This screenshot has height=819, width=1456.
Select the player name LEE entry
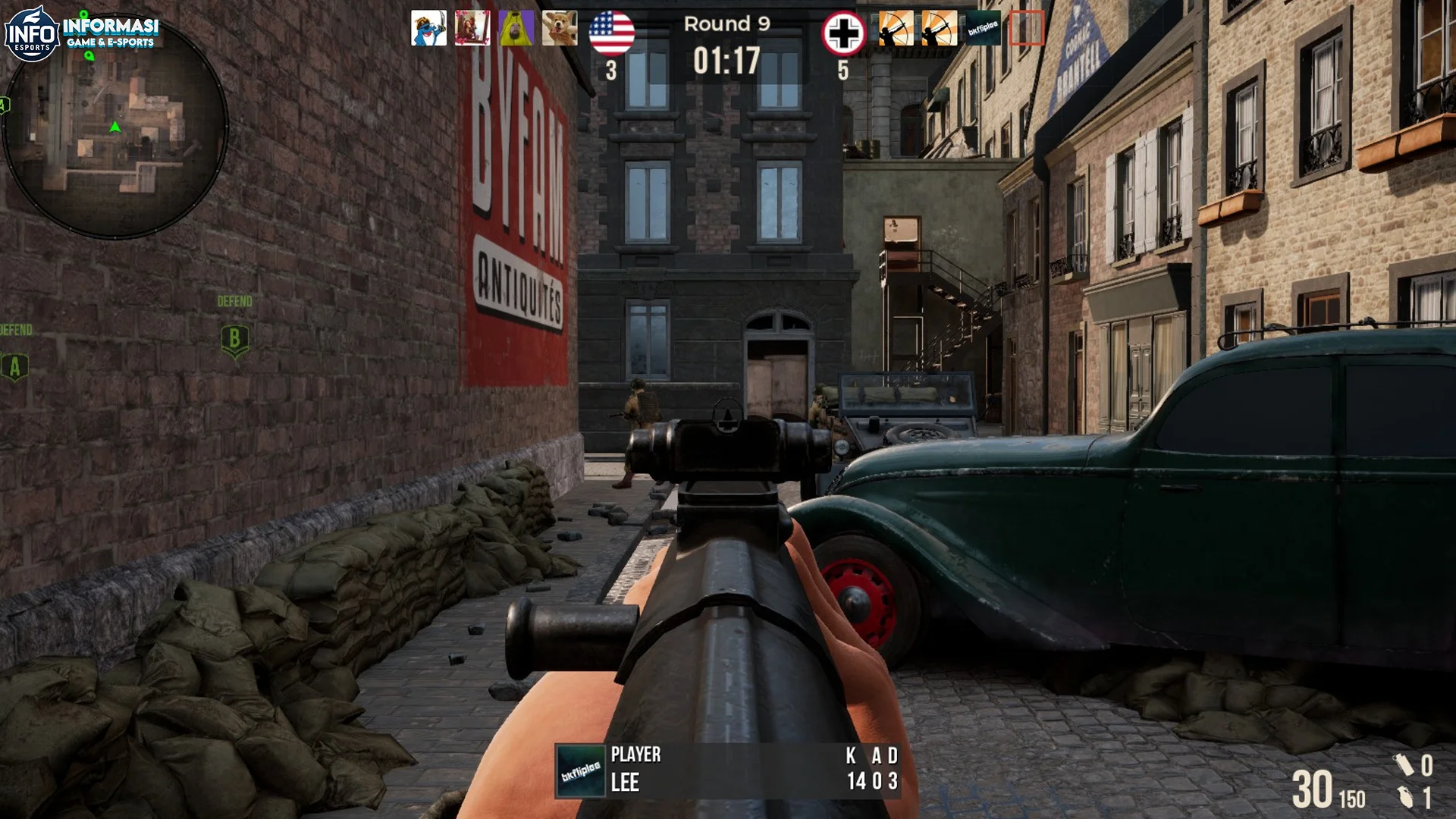coord(626,782)
